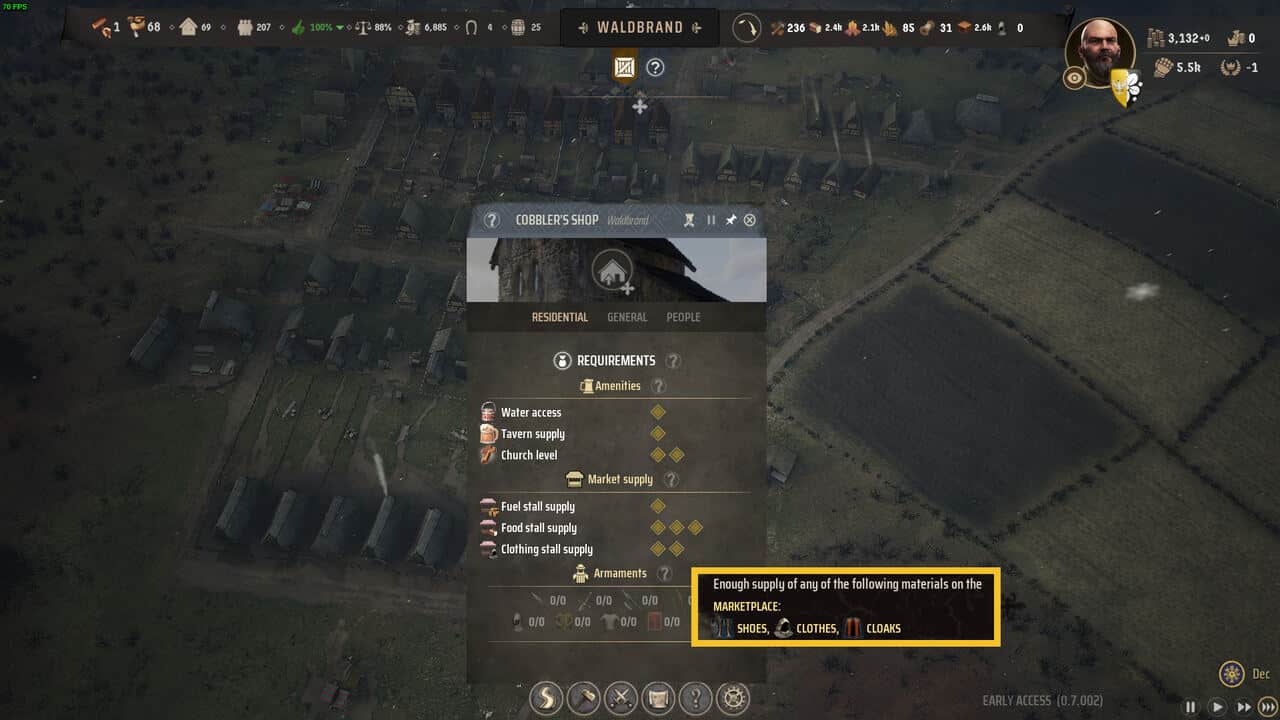Switch to the People tab

pyautogui.click(x=683, y=317)
